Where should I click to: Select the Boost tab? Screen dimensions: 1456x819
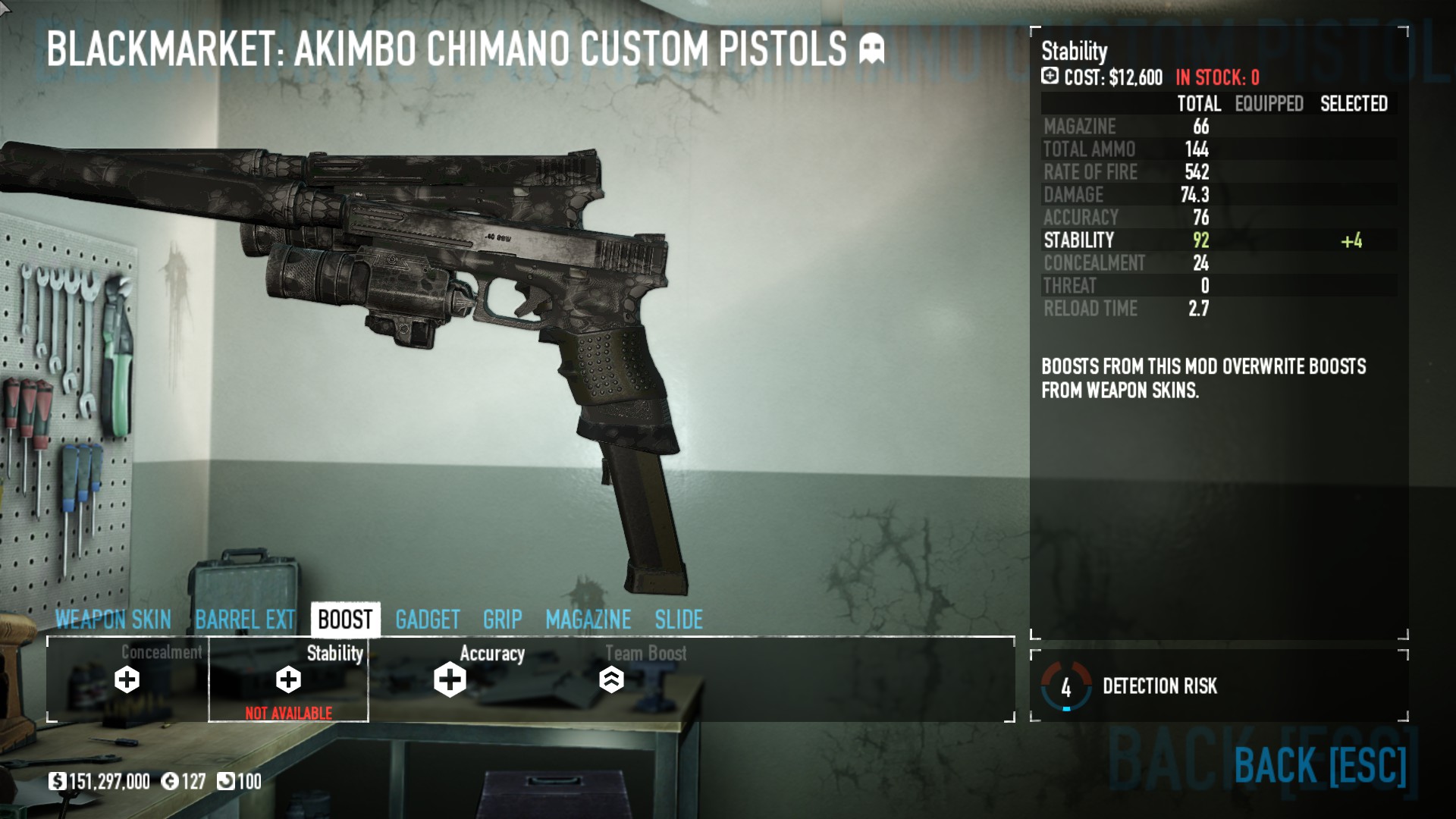point(345,620)
